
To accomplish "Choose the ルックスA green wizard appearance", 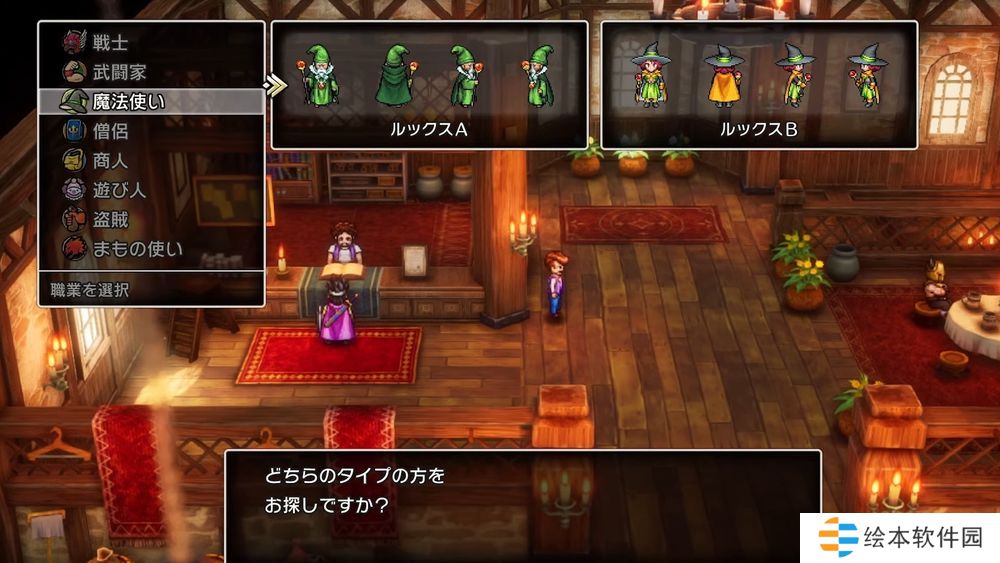I will coord(429,85).
